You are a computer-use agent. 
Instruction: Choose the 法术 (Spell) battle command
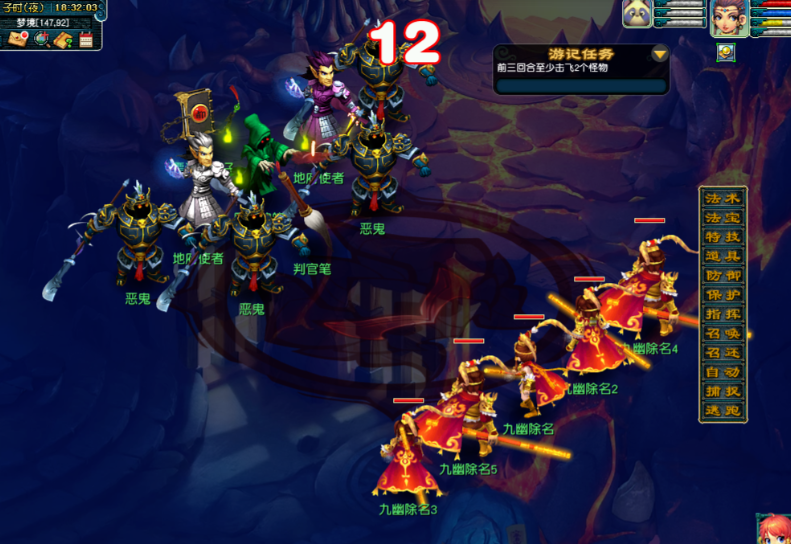[722, 198]
